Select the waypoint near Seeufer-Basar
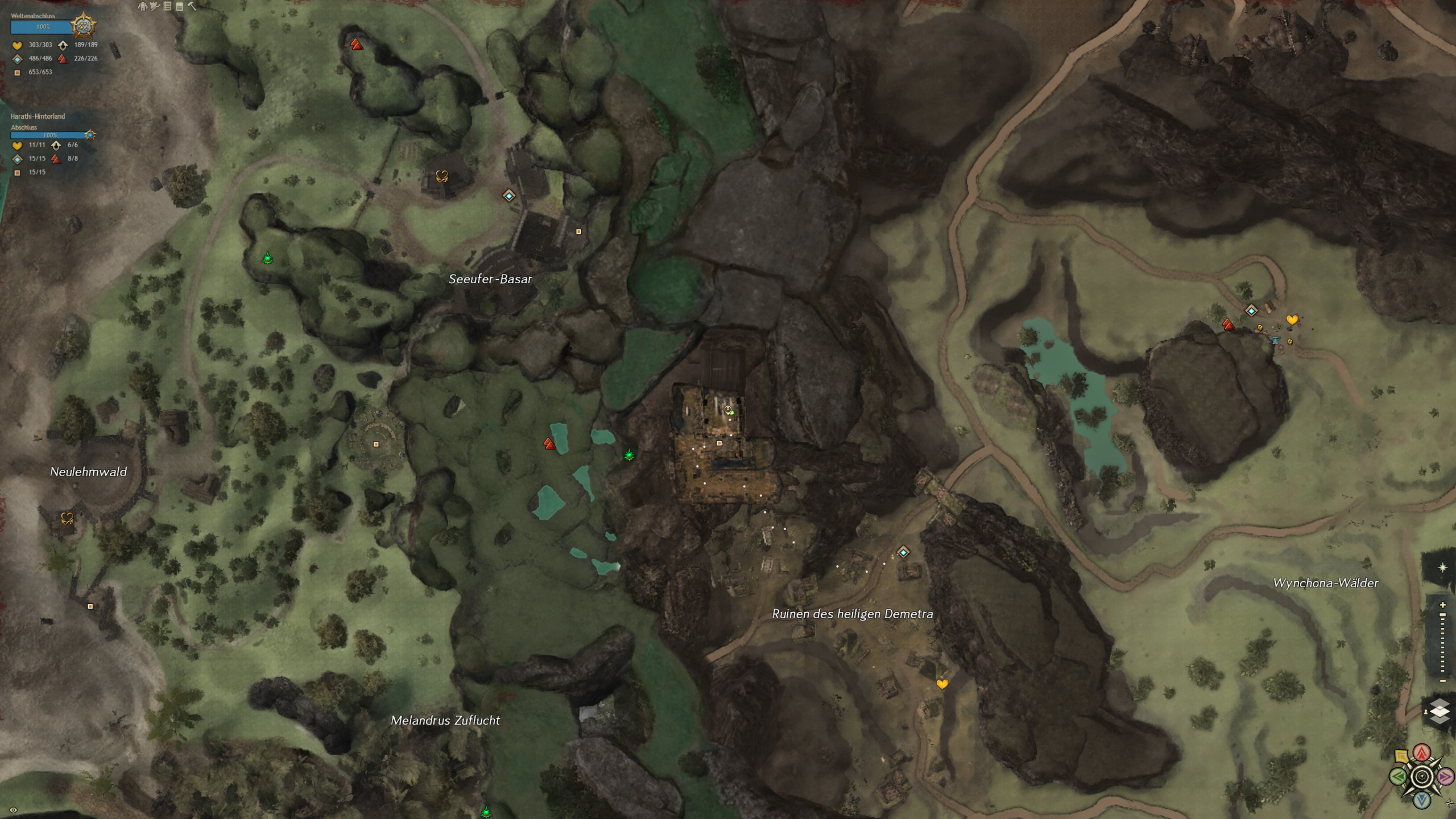 coord(509,196)
